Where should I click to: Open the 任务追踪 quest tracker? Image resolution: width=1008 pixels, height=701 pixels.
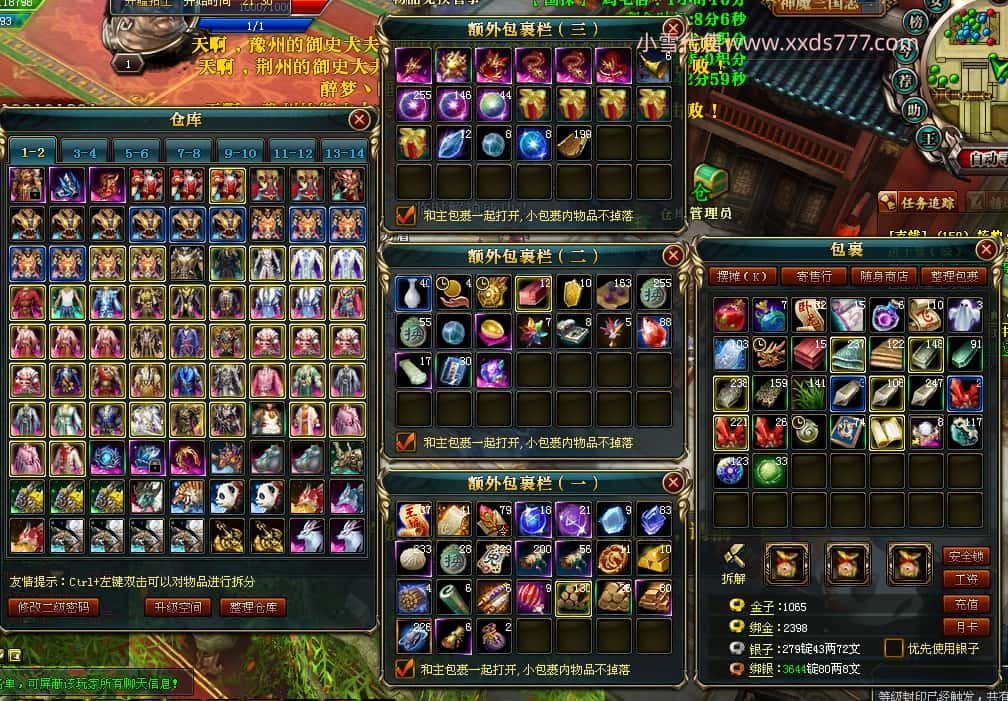click(x=918, y=202)
